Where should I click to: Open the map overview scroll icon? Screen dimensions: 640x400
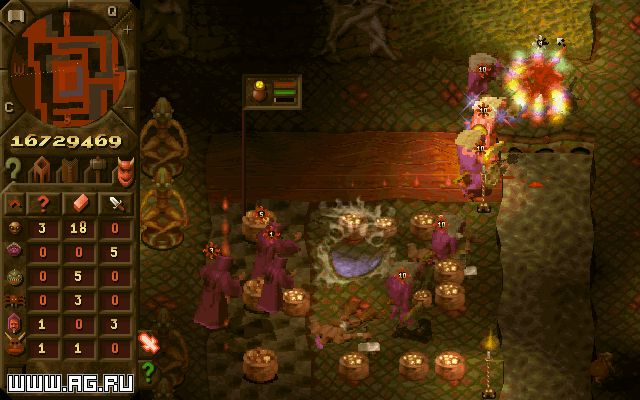[14, 8]
